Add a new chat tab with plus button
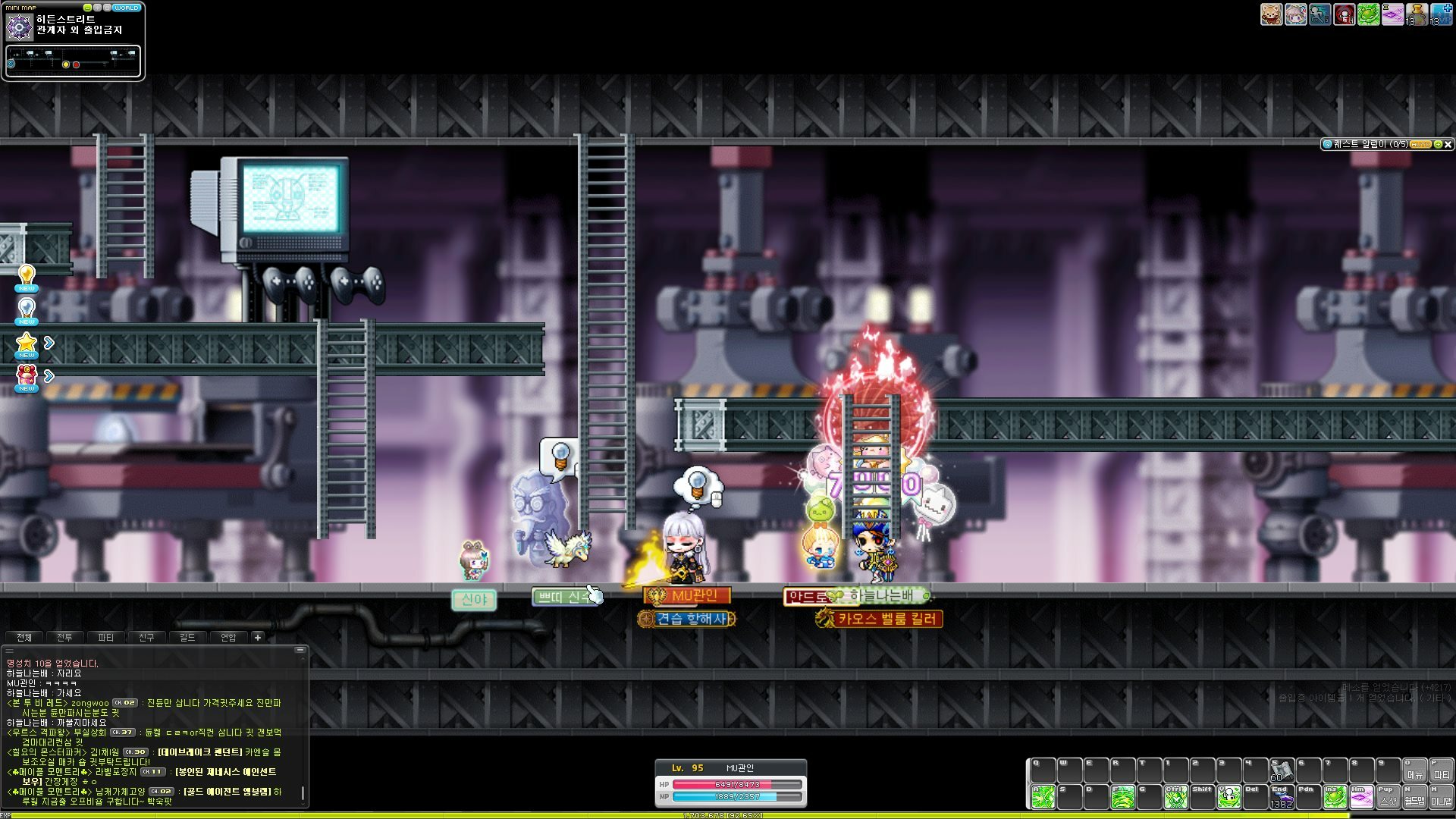Image resolution: width=1456 pixels, height=819 pixels. tap(258, 638)
